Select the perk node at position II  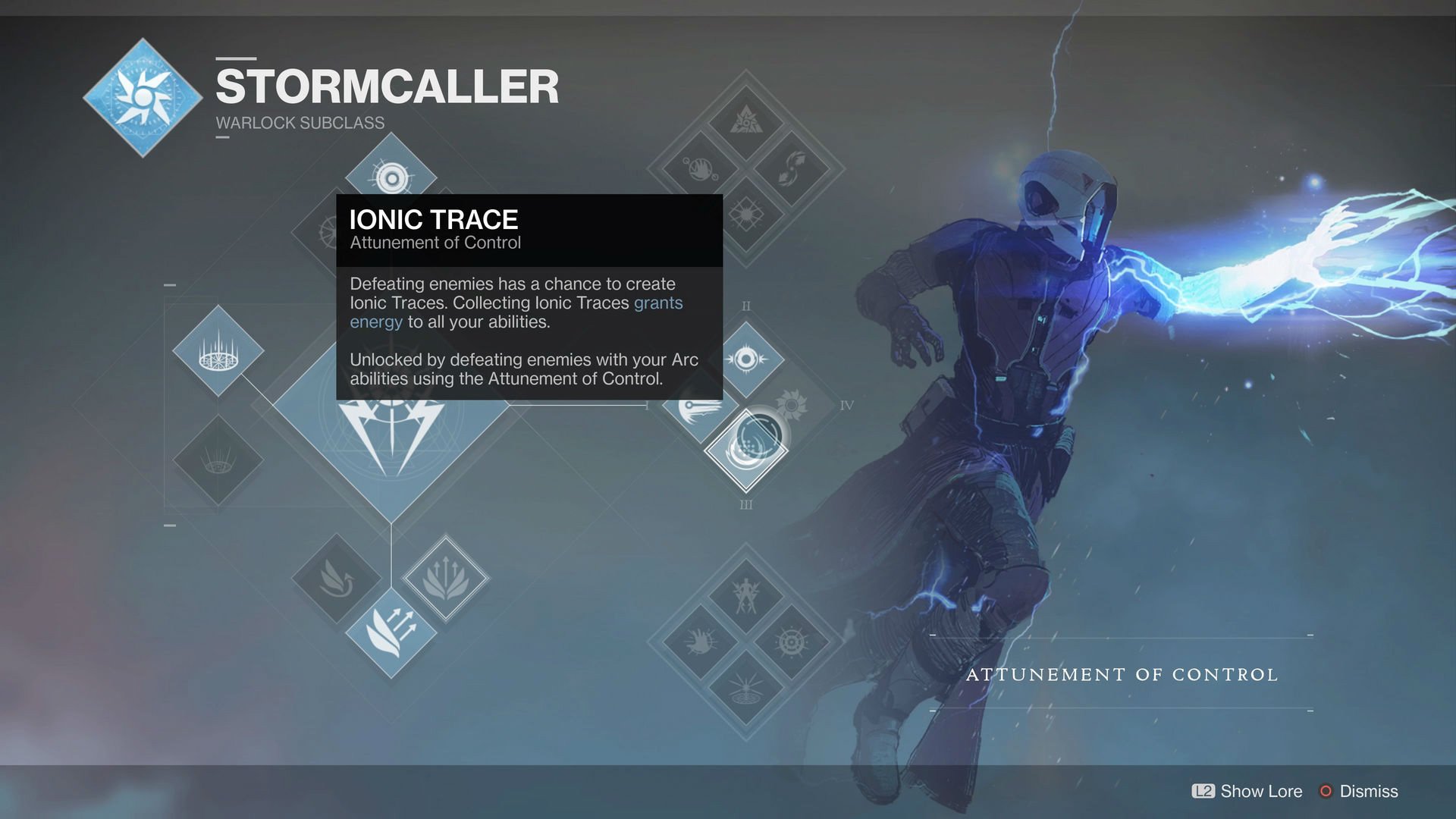click(745, 358)
